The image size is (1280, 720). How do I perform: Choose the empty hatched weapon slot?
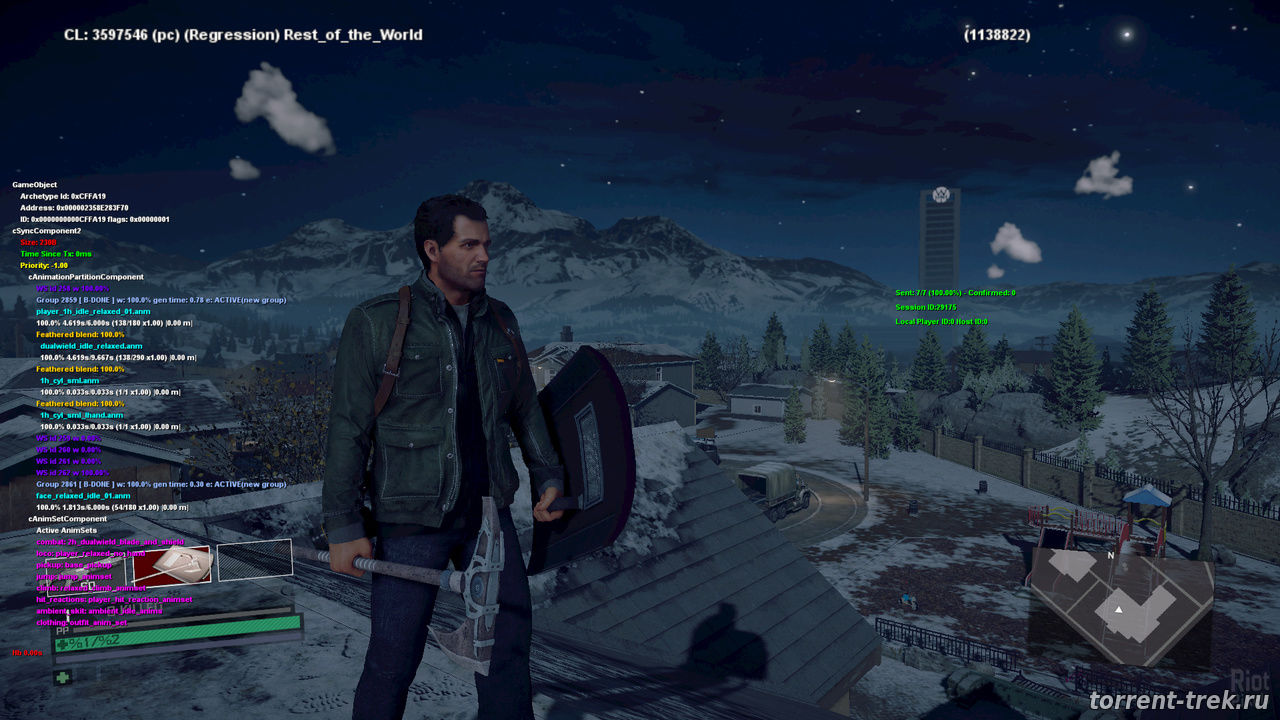254,560
